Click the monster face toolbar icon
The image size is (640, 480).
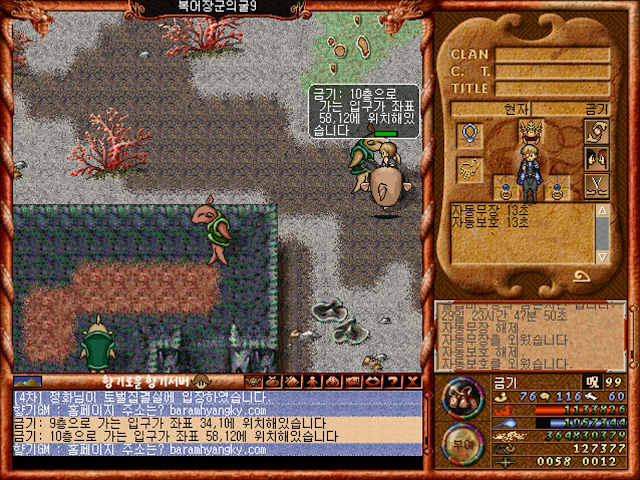point(253,381)
